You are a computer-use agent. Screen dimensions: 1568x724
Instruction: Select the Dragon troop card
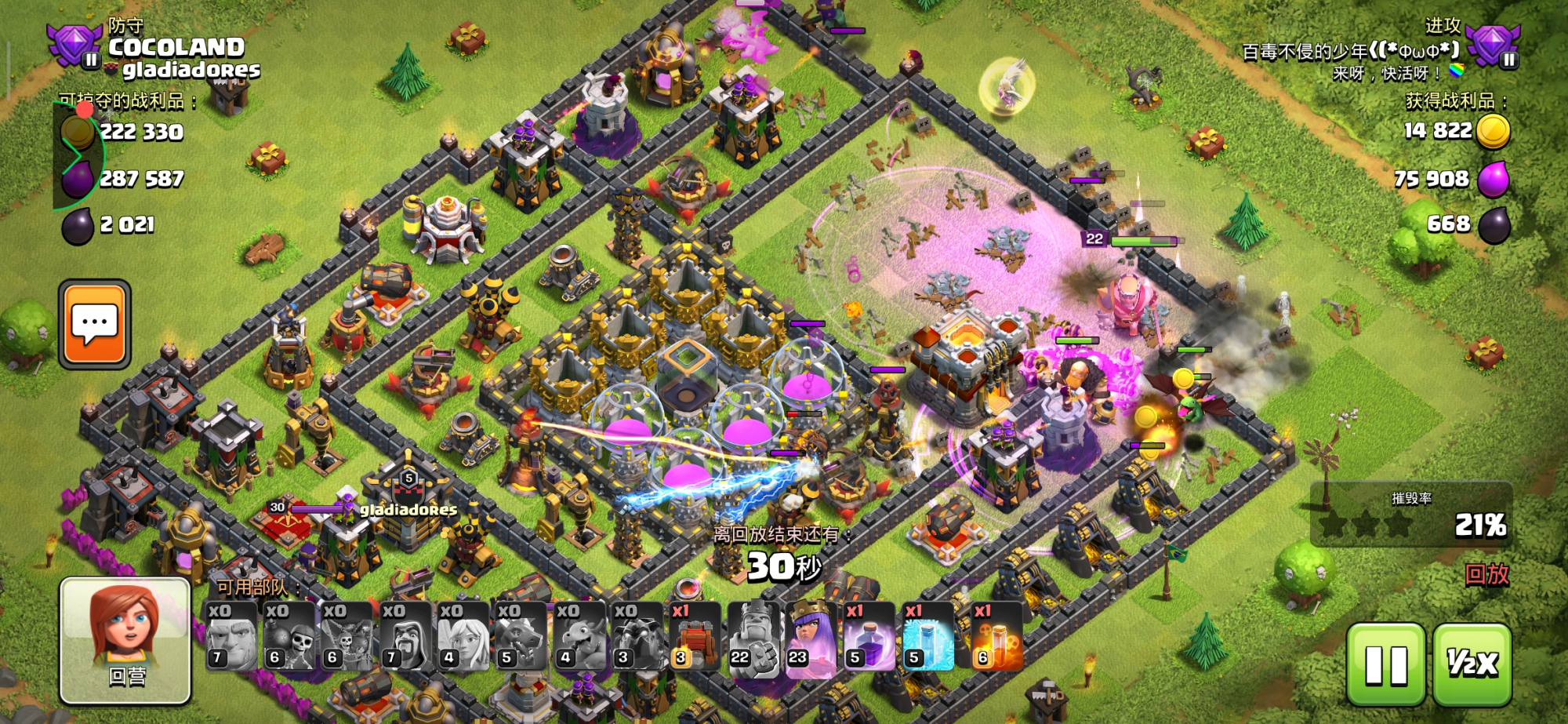click(x=520, y=636)
